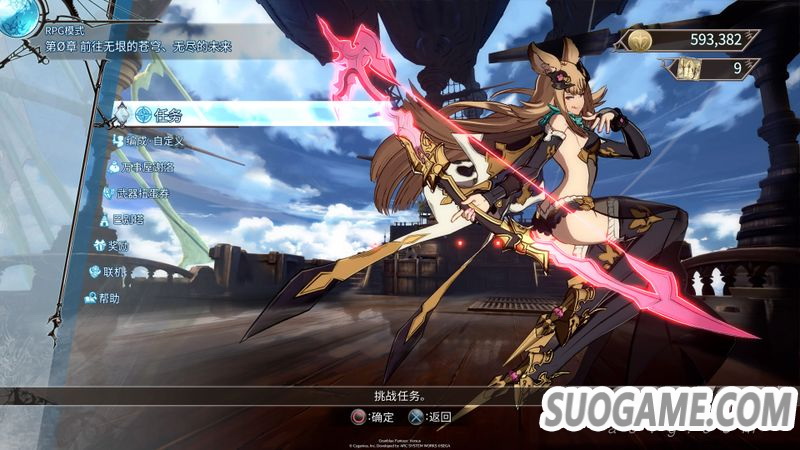Open the 奖励 (Rewards) menu entry
Viewport: 800px width, 450px height.
point(118,245)
